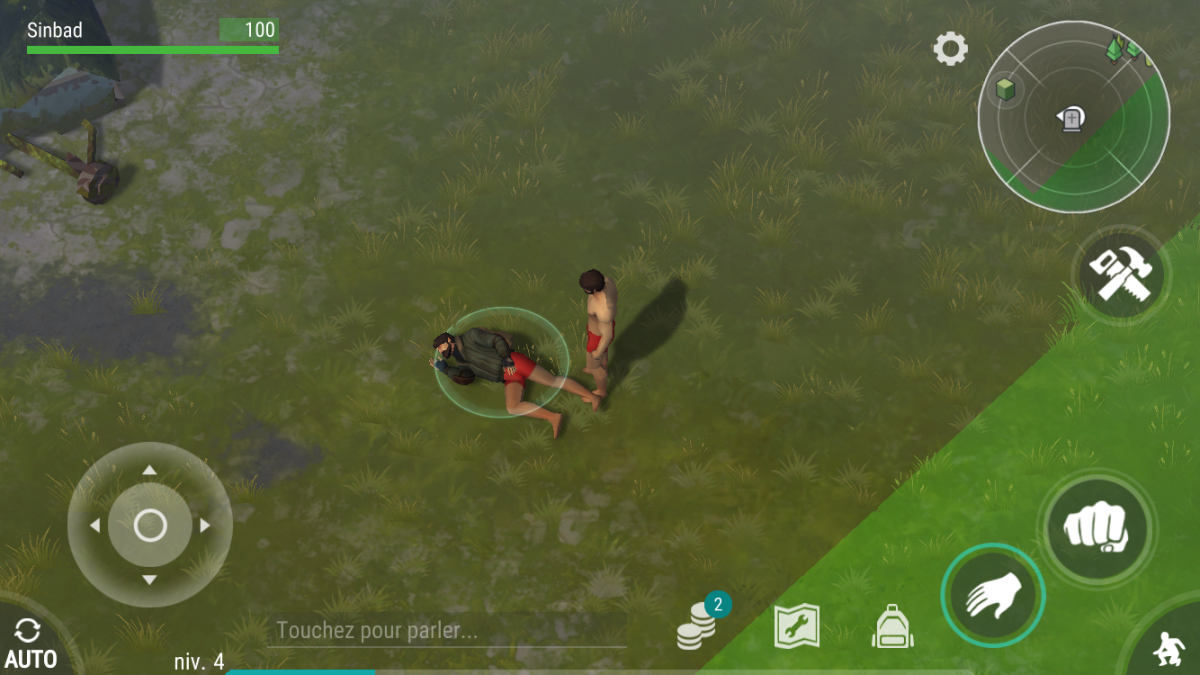The image size is (1200, 675).
Task: Toggle the AUTO mode button
Action: [x=30, y=643]
